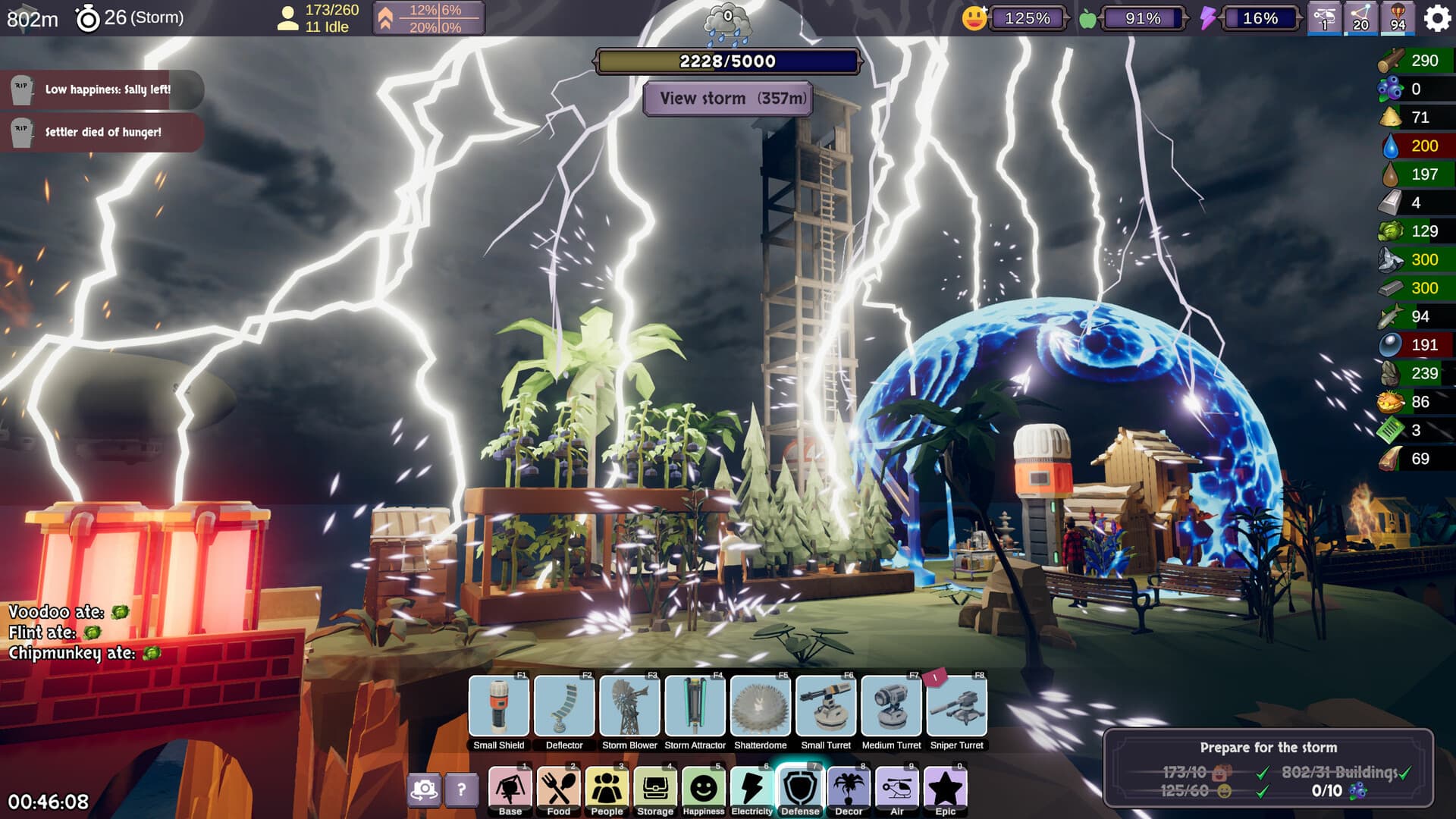Image resolution: width=1456 pixels, height=819 pixels.
Task: Select the Small Shield defense building
Action: (x=497, y=707)
